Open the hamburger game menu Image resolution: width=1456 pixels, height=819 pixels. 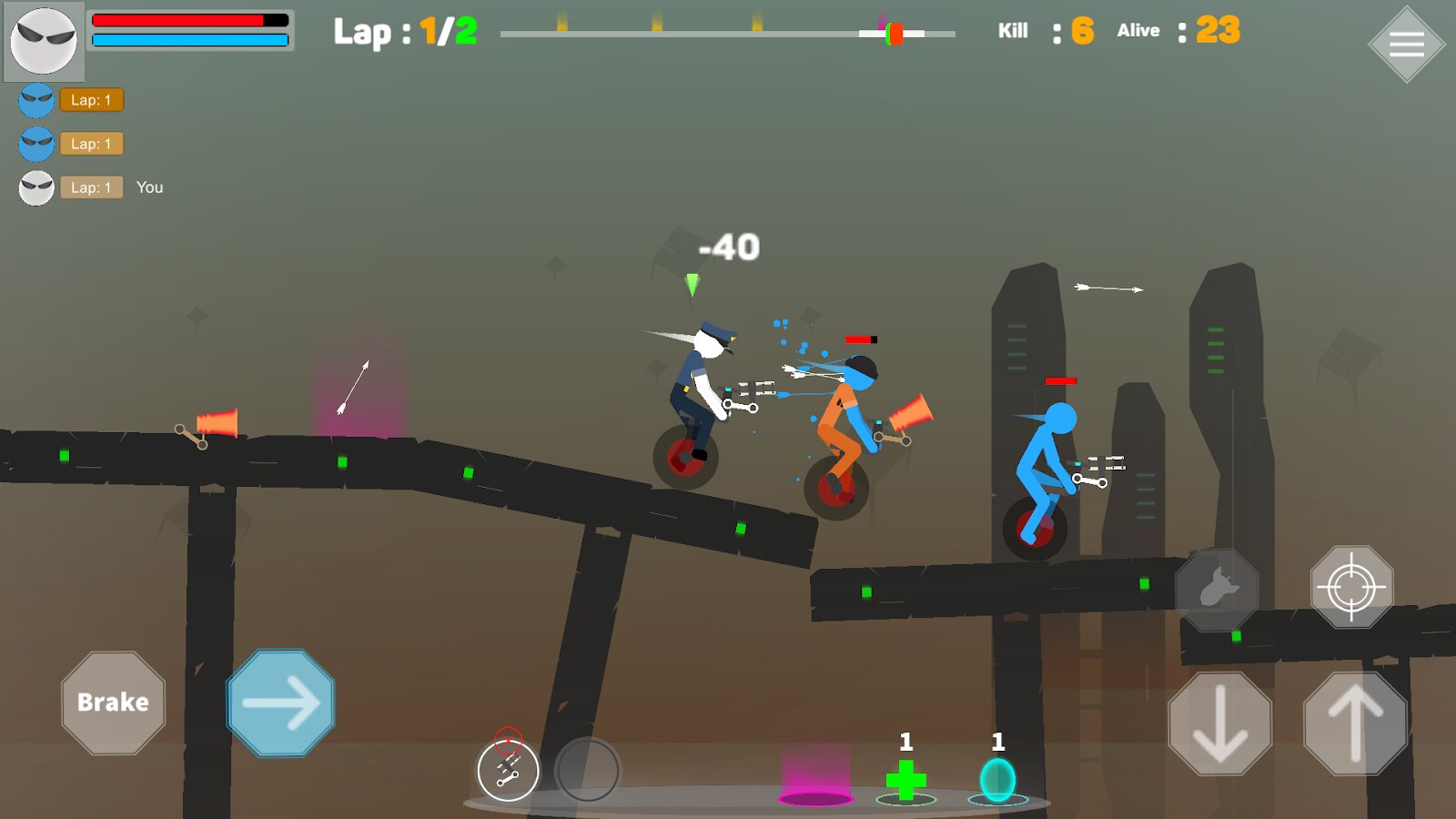pos(1407,43)
